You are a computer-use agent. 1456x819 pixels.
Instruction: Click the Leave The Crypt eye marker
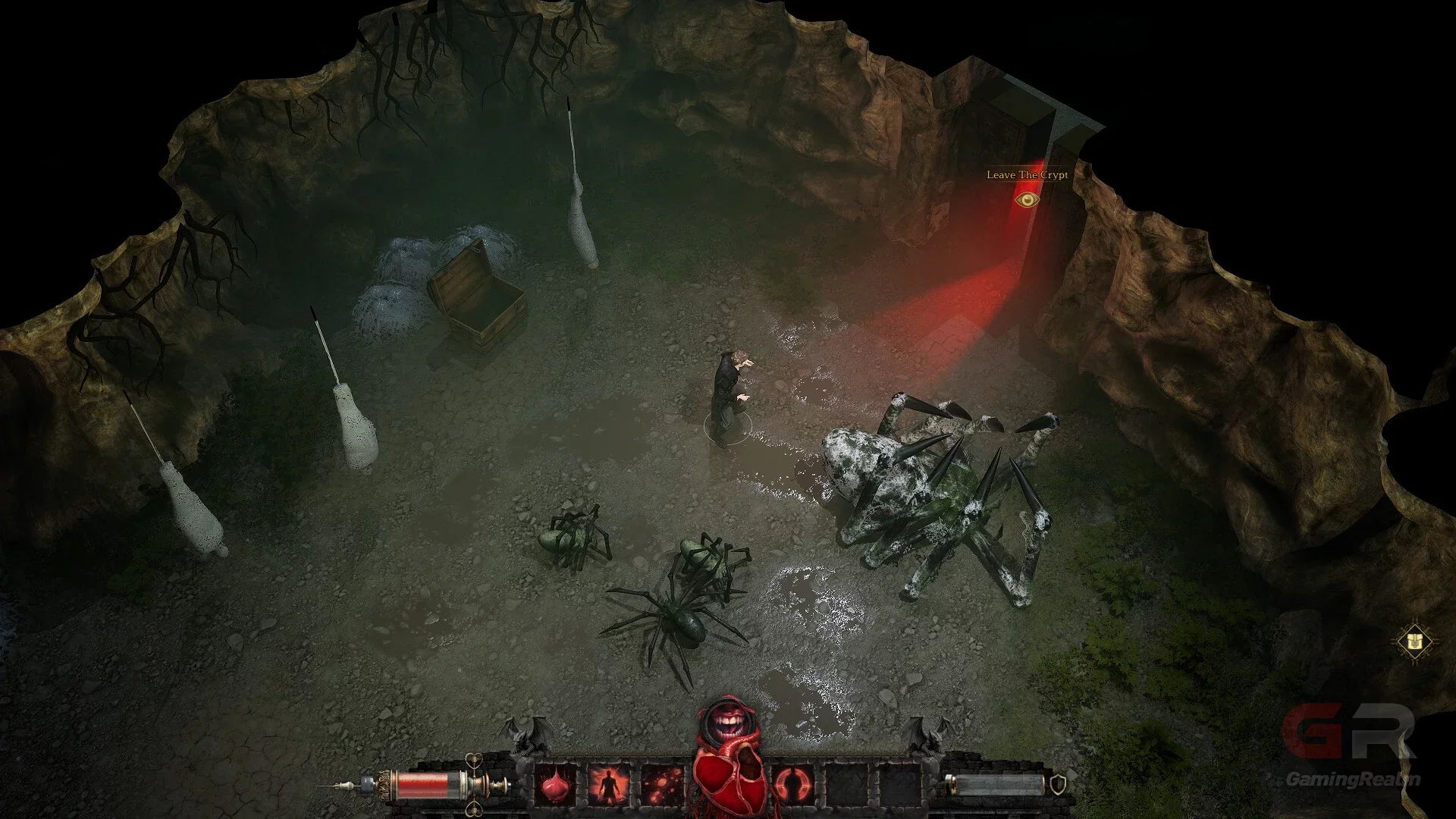coord(1027,199)
